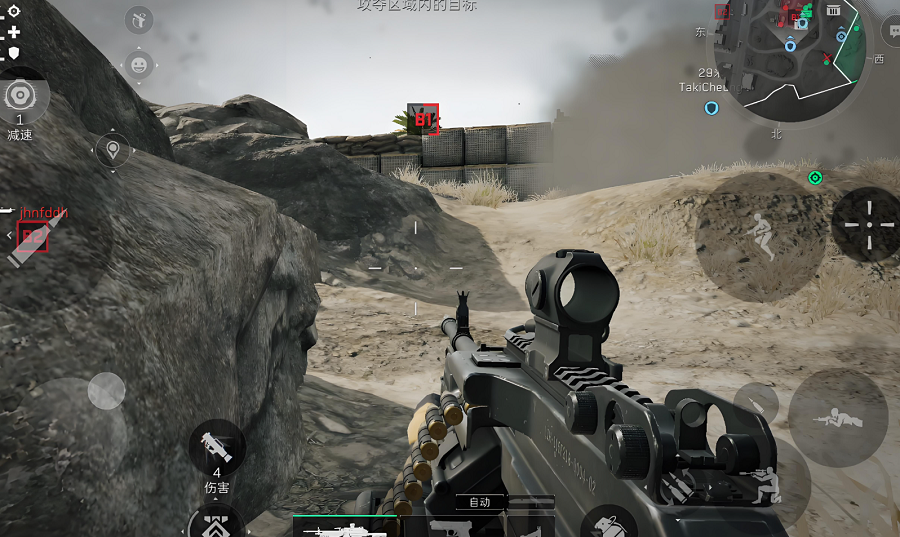The image size is (900, 537).
Task: Open the smiley emote wheel
Action: pos(139,65)
